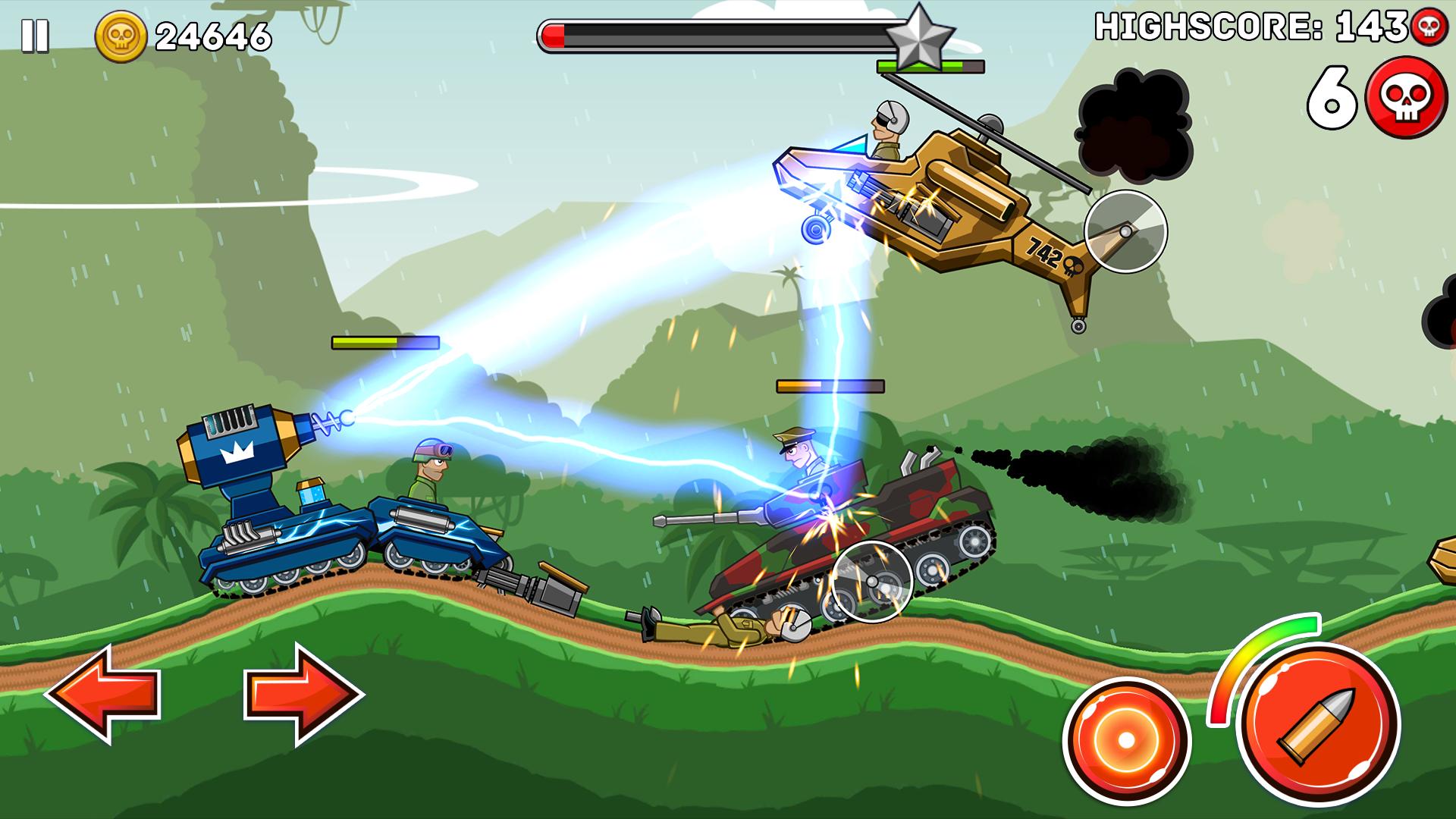Pause the game

(34, 35)
